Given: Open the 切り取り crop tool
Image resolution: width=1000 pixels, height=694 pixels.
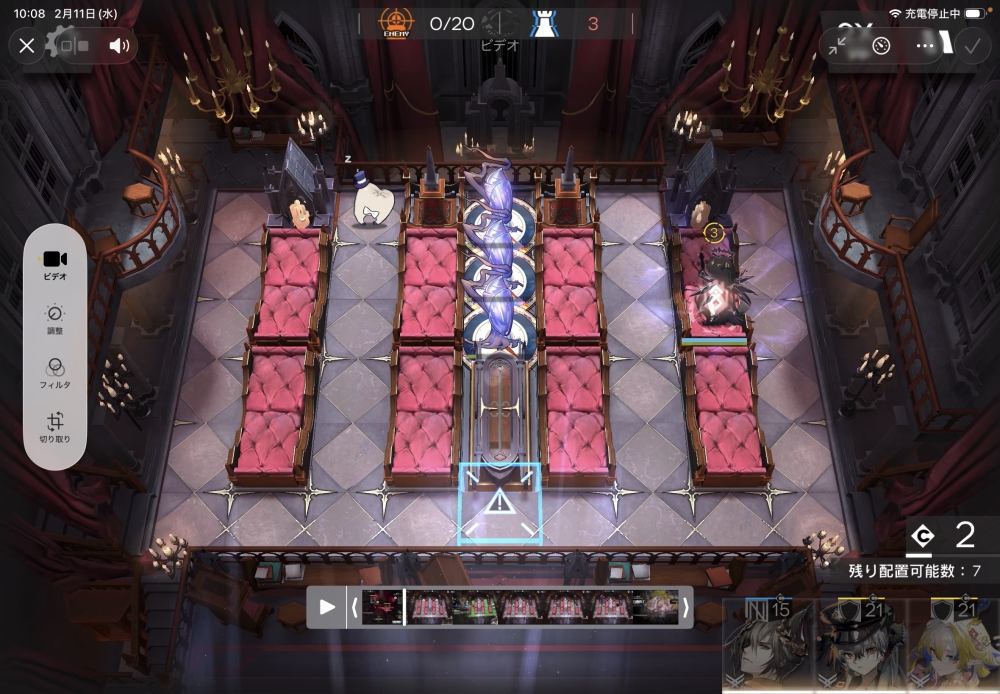Looking at the screenshot, I should click(56, 426).
